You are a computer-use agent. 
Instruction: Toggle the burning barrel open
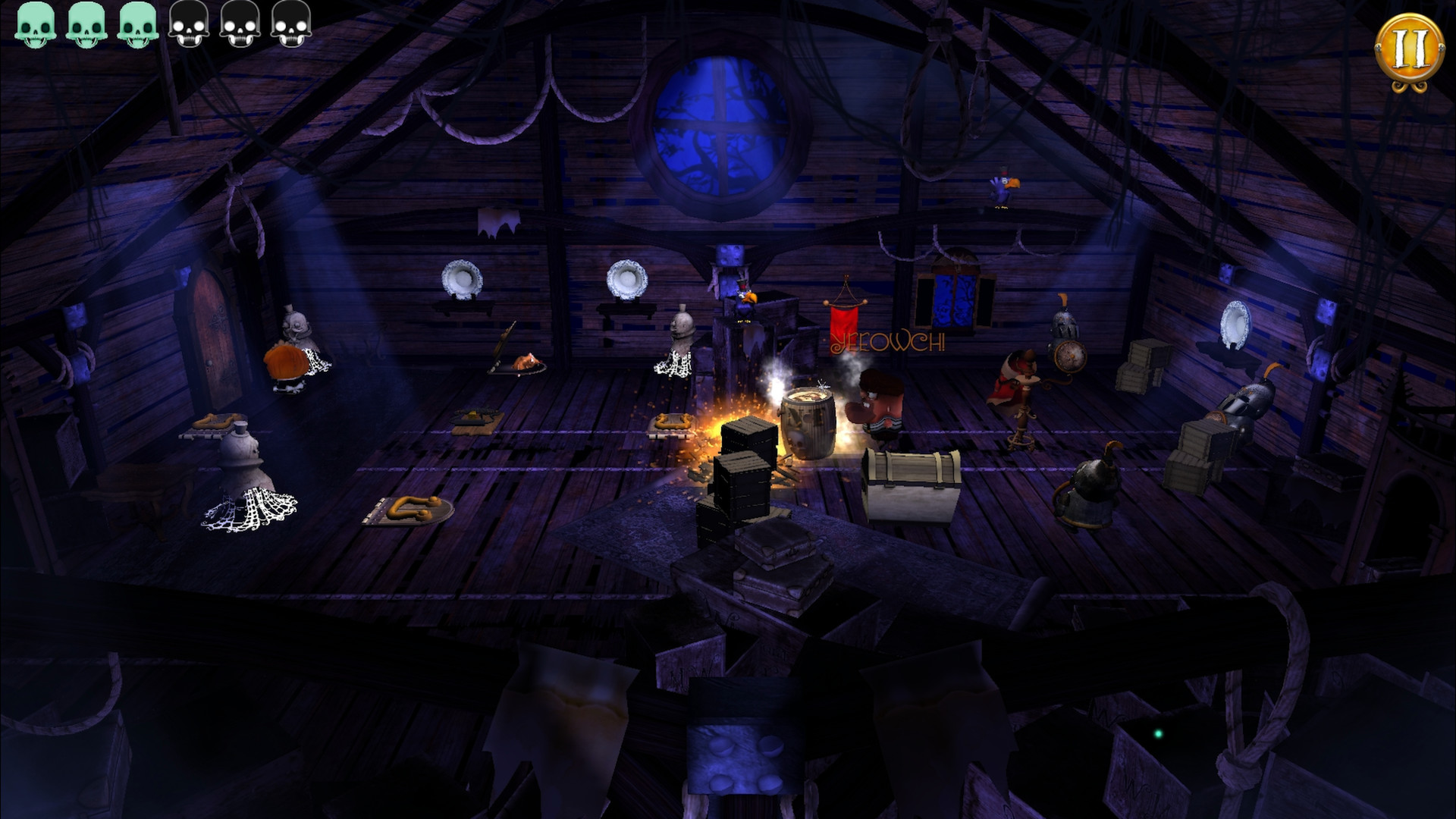[808, 419]
